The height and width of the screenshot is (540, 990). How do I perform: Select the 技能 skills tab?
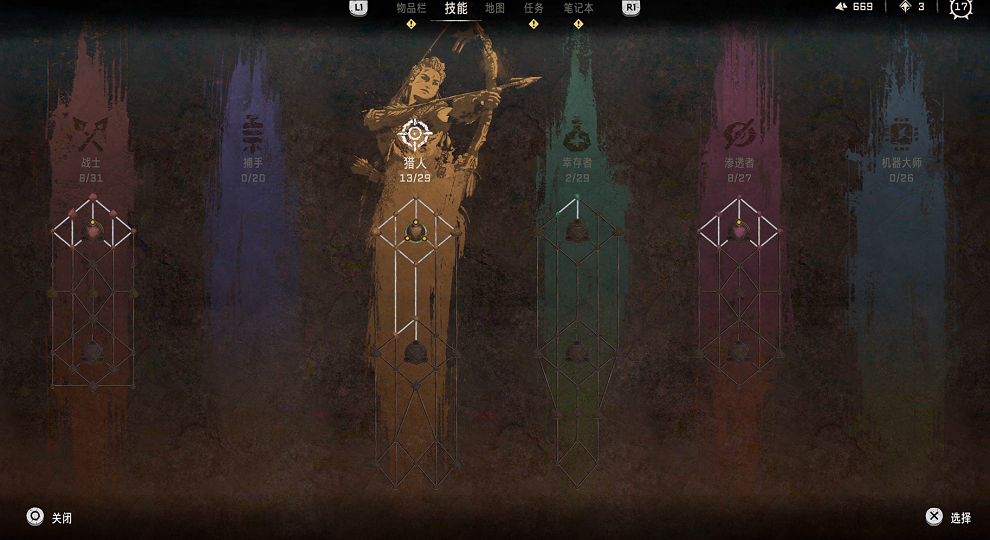pyautogui.click(x=456, y=8)
